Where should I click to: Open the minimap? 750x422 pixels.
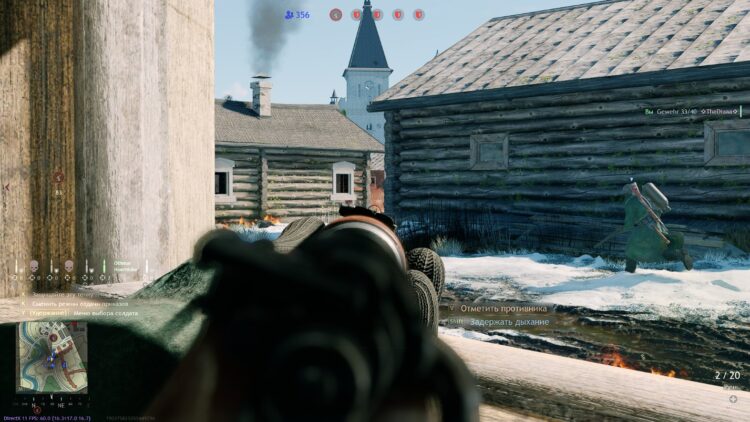pyautogui.click(x=52, y=356)
